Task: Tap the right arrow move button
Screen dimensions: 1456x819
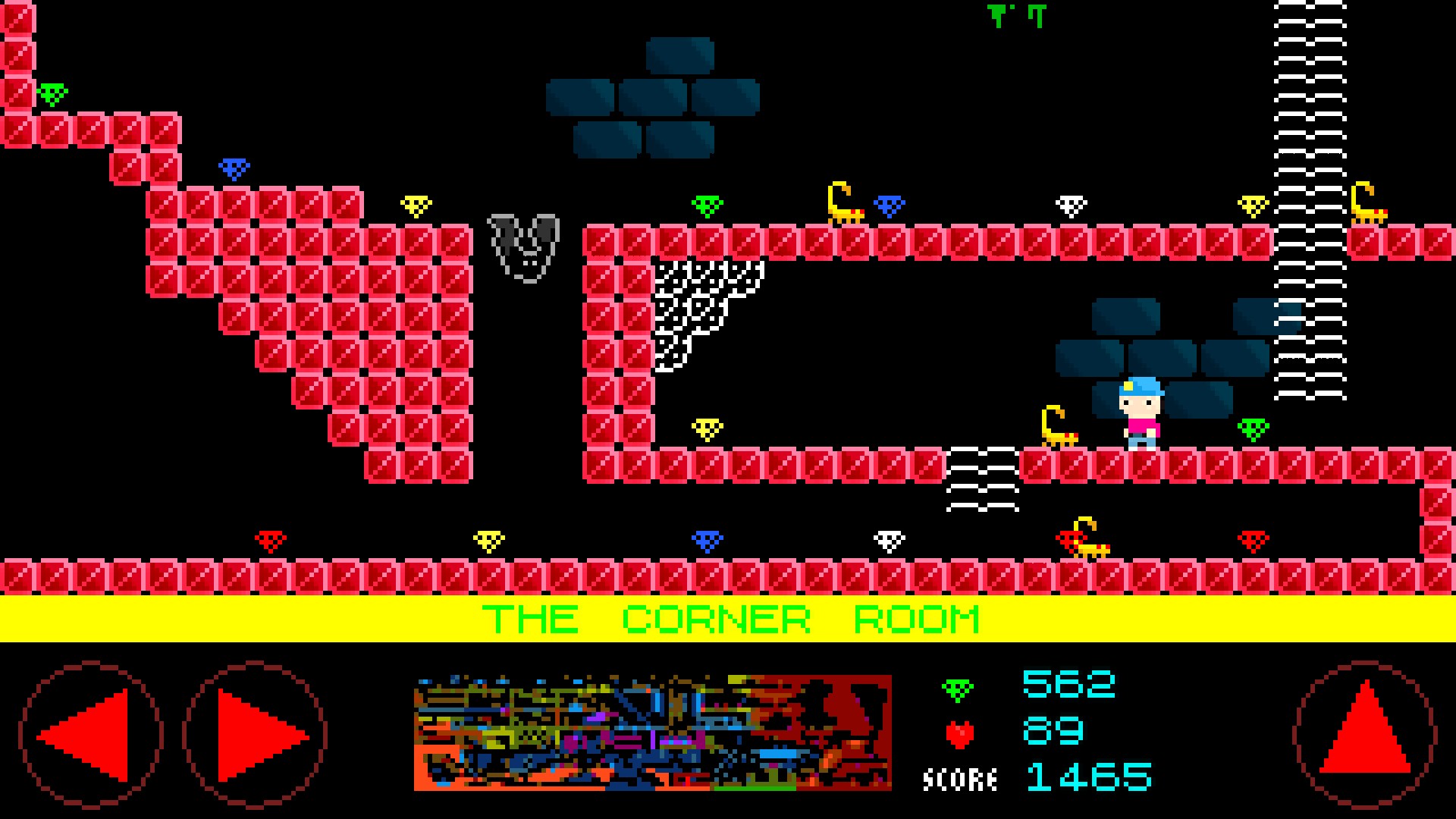Action: pos(256,734)
